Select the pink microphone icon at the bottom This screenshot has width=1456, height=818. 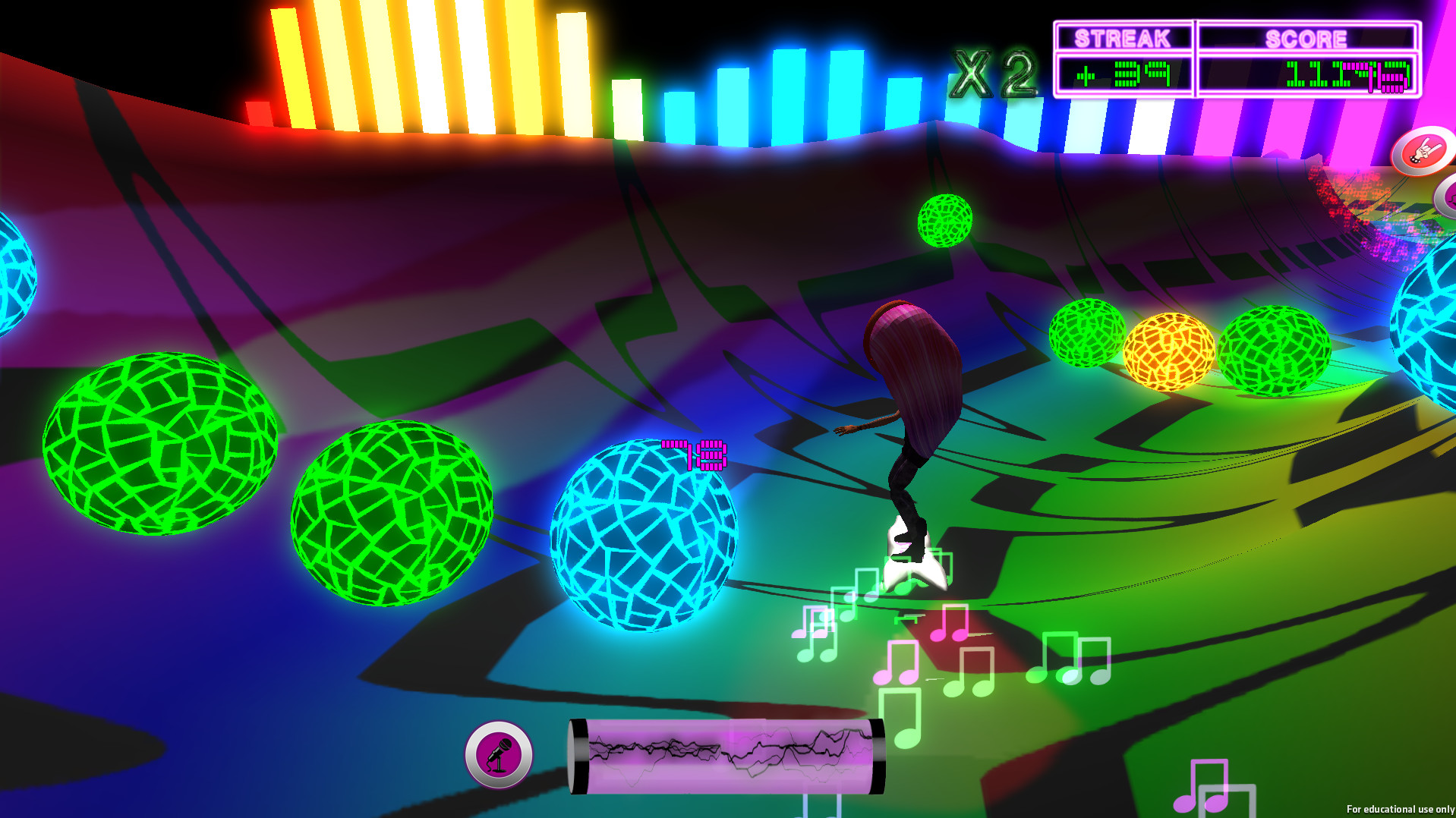[x=497, y=757]
